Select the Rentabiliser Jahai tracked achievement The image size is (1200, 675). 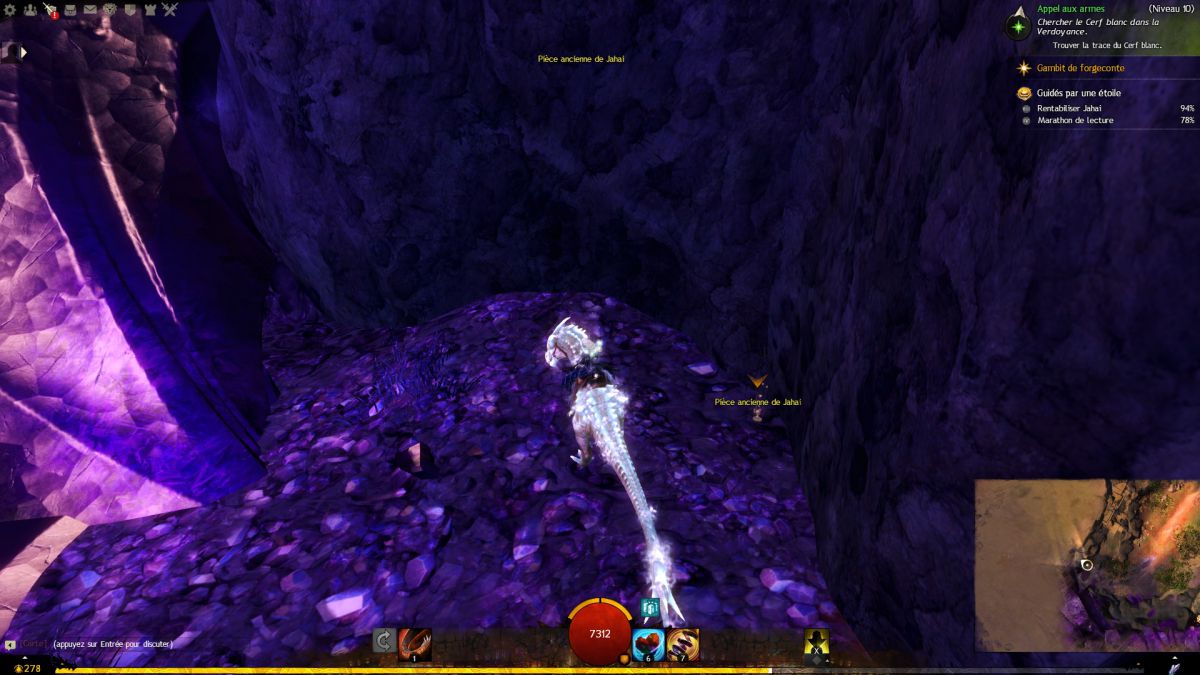[x=1069, y=107]
